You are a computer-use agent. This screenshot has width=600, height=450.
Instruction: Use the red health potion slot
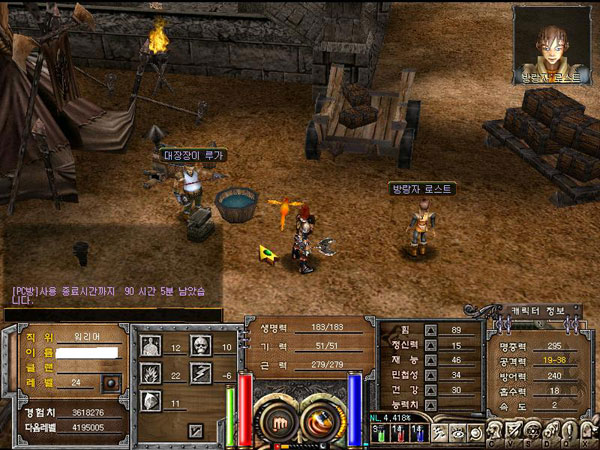pyautogui.click(x=397, y=435)
